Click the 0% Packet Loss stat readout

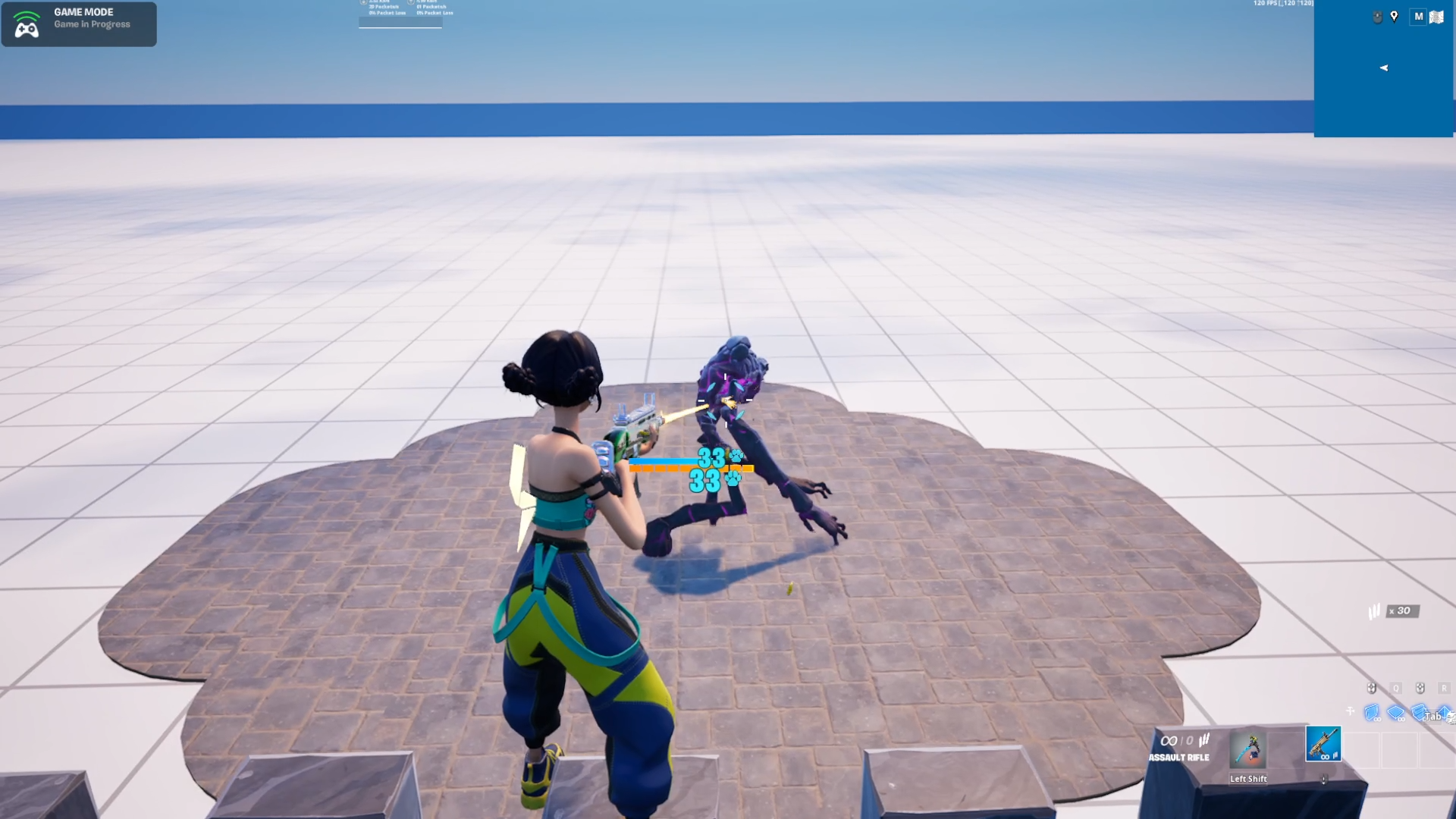pyautogui.click(x=387, y=13)
